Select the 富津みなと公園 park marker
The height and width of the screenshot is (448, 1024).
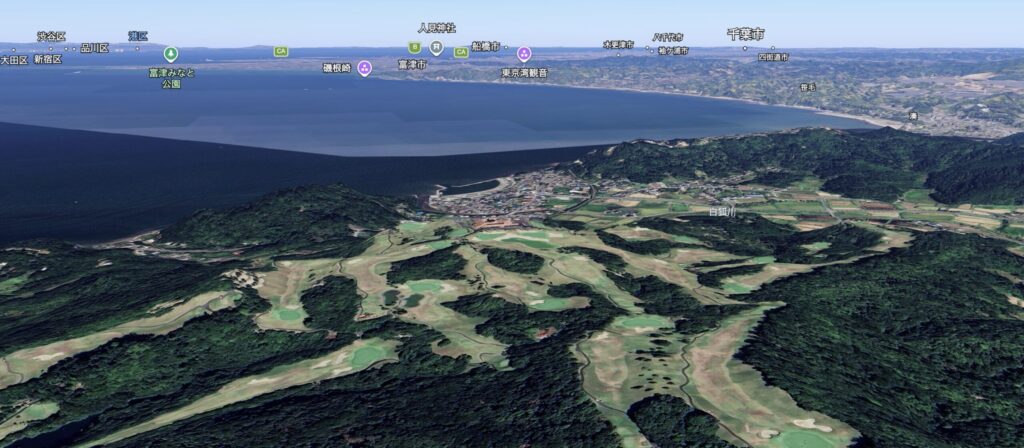tap(171, 54)
